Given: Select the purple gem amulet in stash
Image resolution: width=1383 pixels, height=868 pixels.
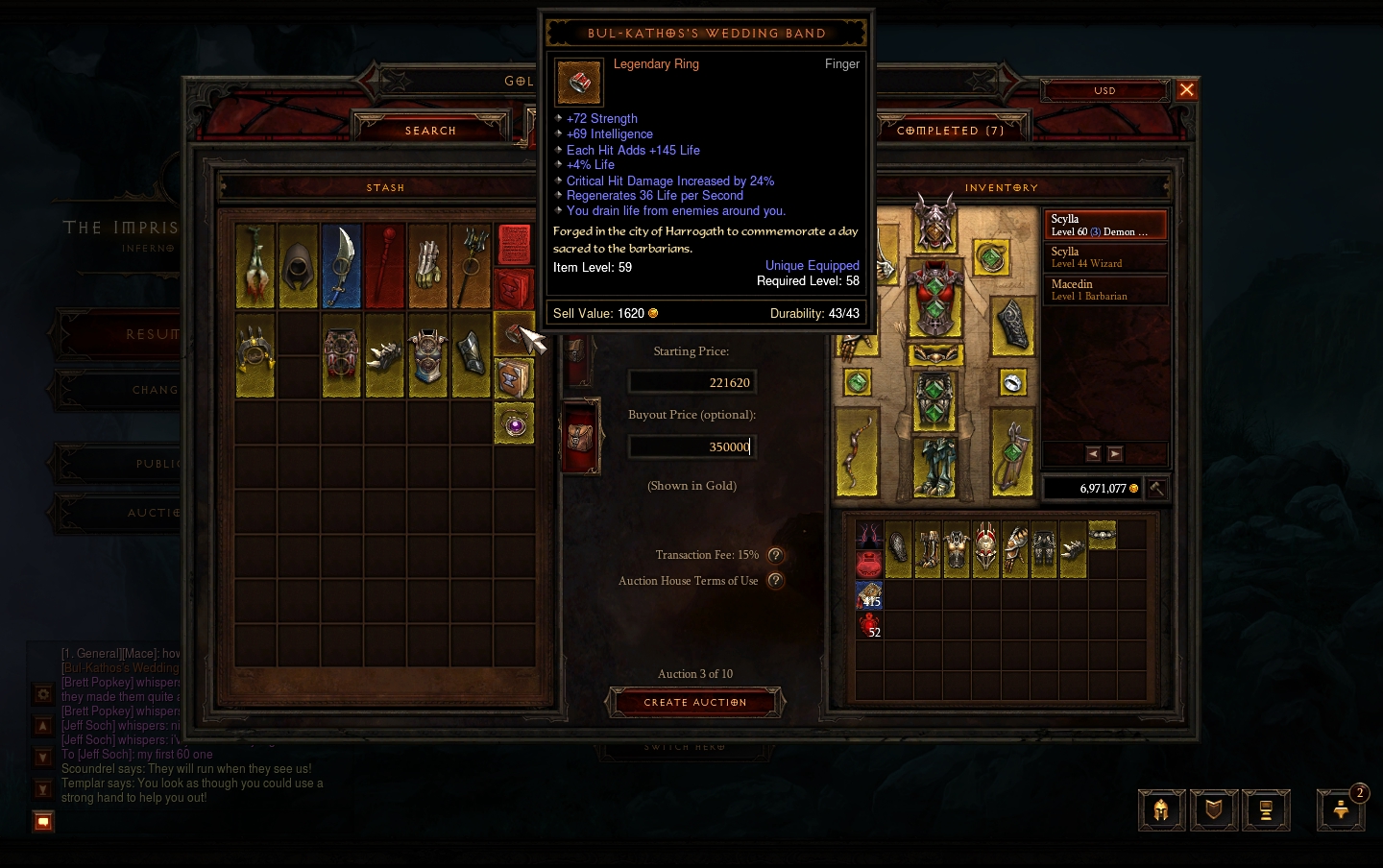Looking at the screenshot, I should 515,423.
